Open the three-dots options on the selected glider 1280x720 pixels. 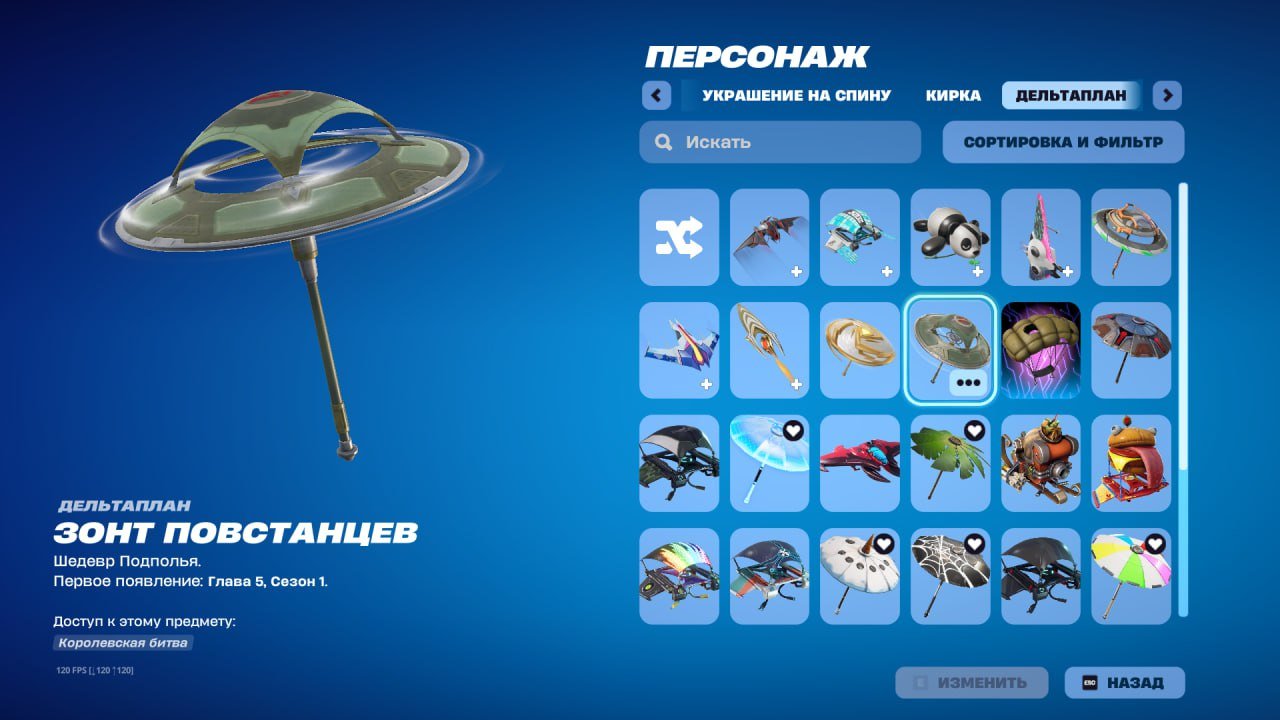(x=969, y=380)
